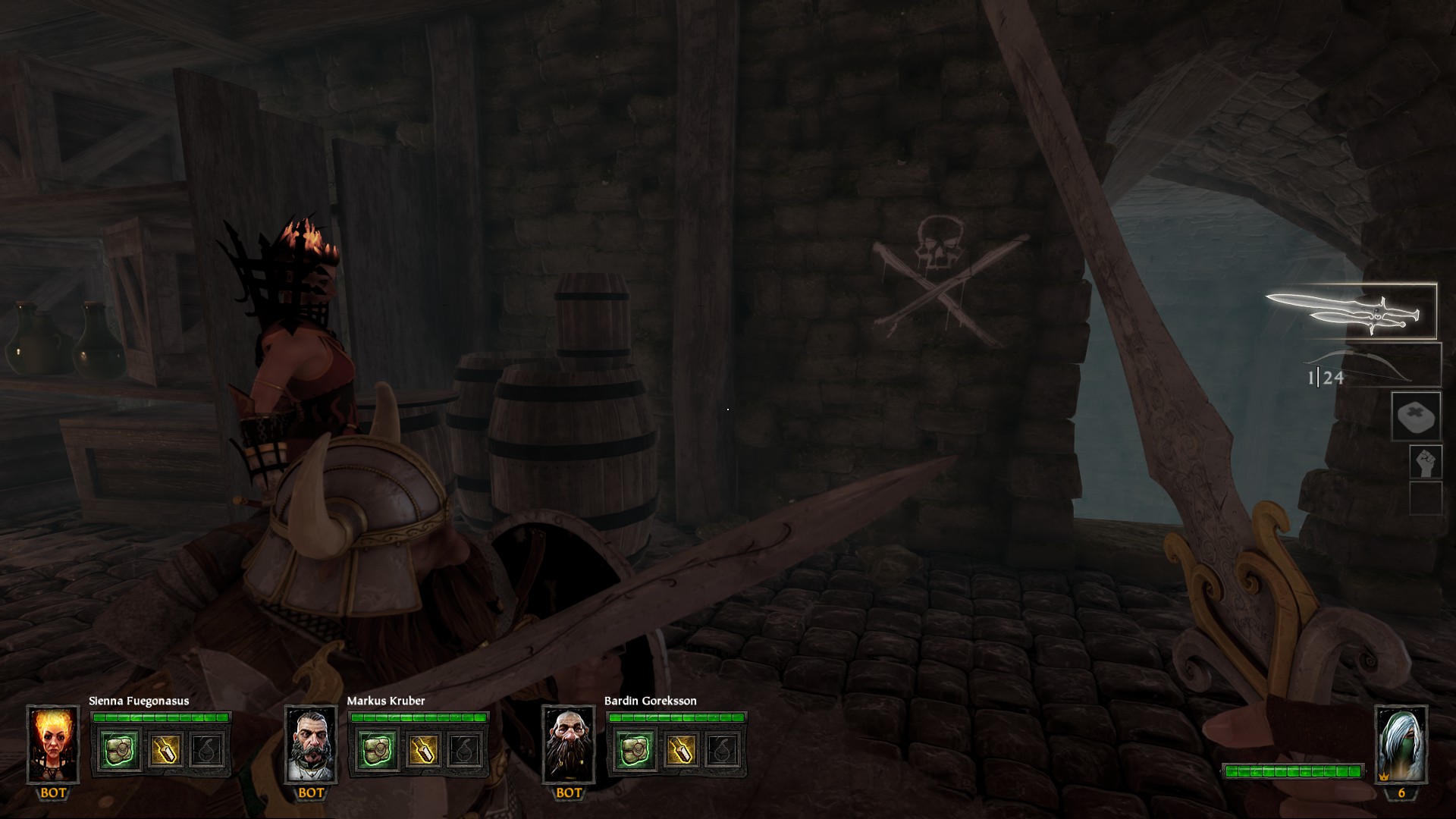
Task: Select Bardin's green healing supplies icon
Action: click(x=635, y=749)
